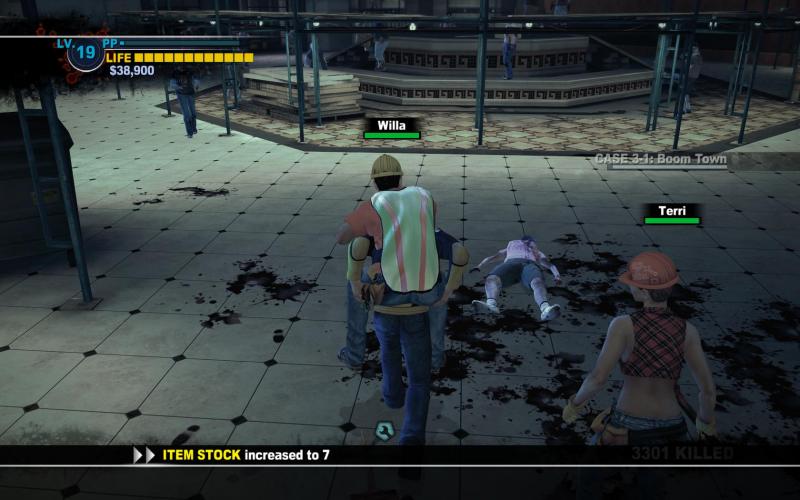Select the CASE 3-1: Boom Town objective tracker
This screenshot has width=800, height=500.
[660, 158]
